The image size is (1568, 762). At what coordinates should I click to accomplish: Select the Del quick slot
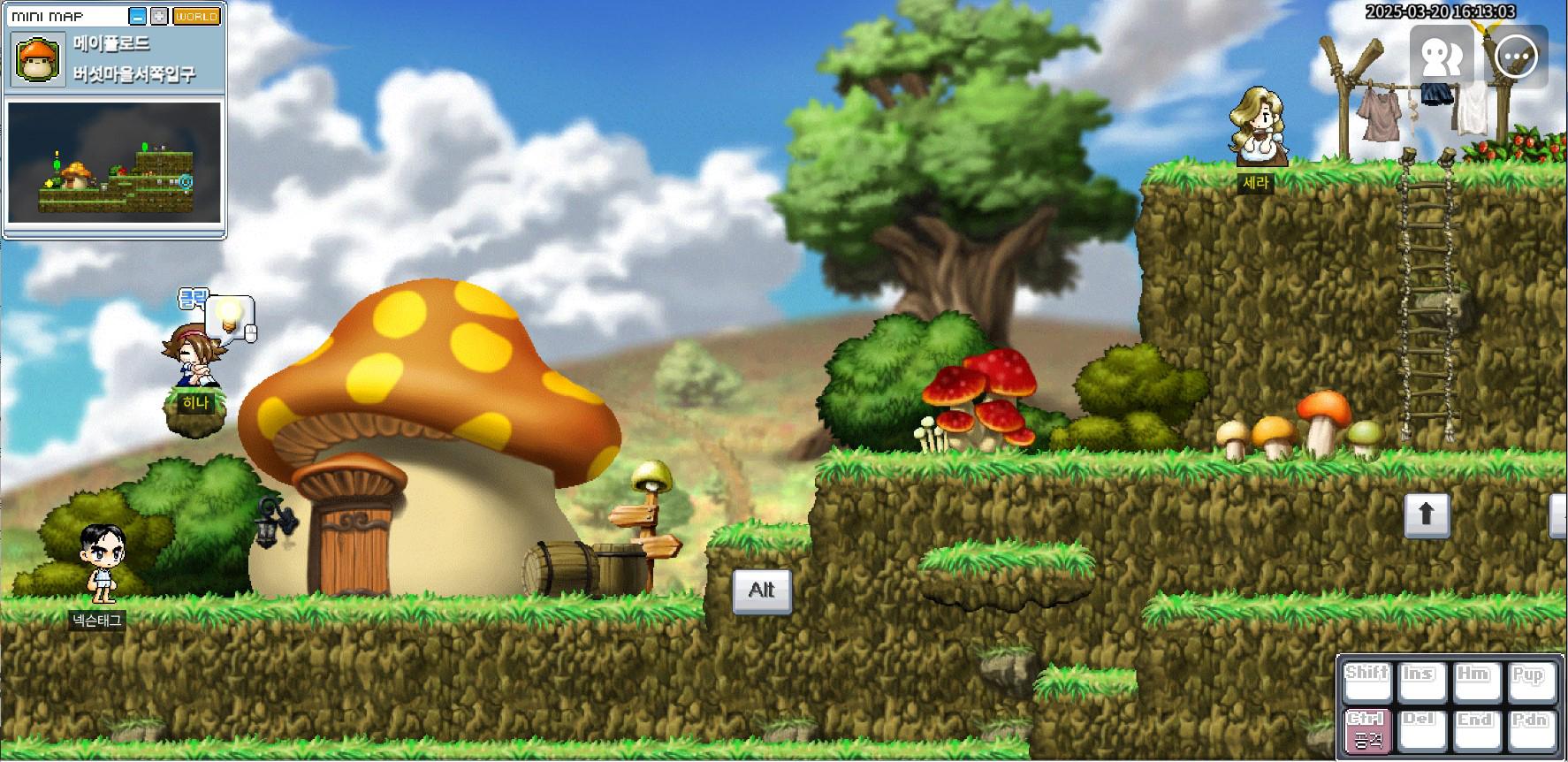1420,730
